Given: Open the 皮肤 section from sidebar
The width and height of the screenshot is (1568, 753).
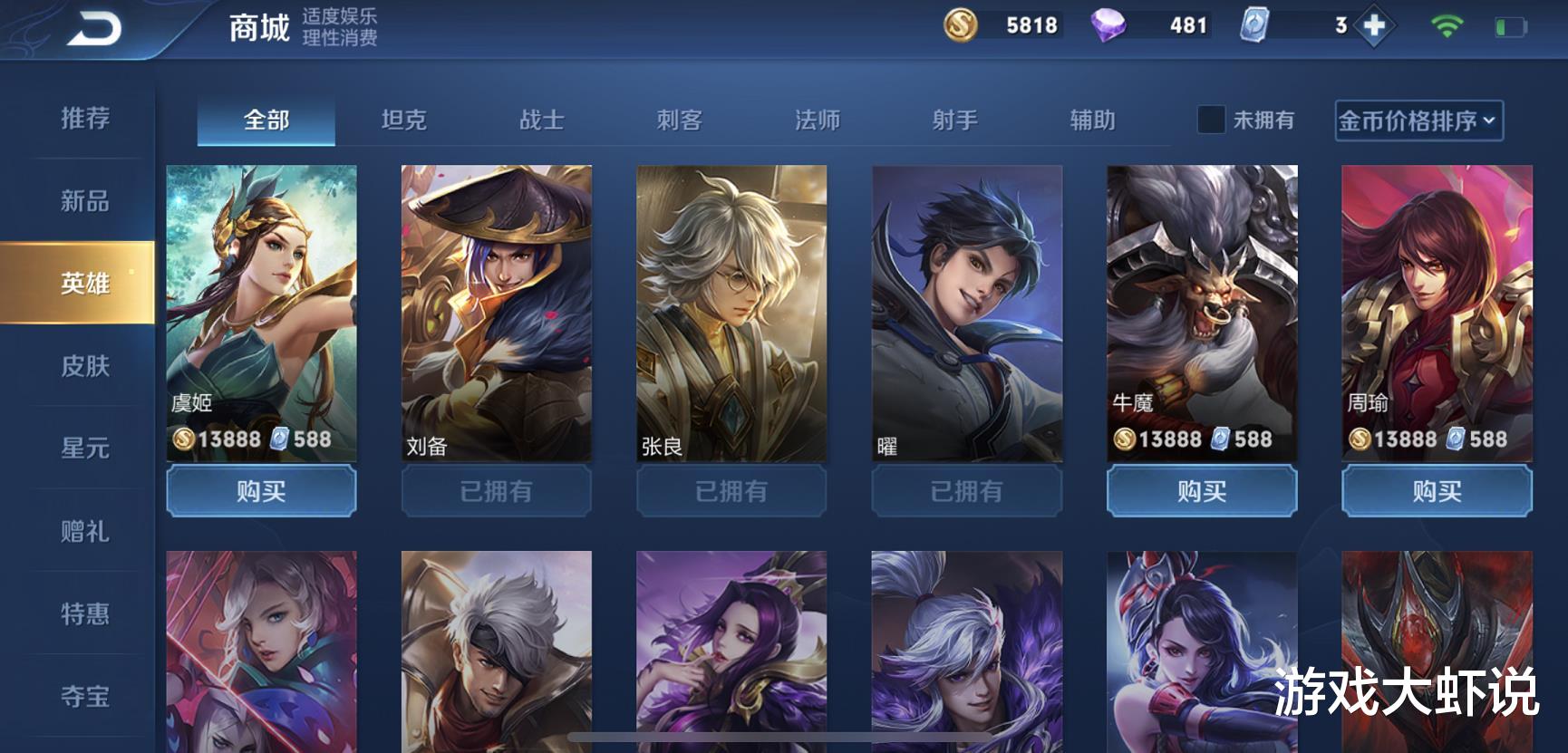Looking at the screenshot, I should (86, 367).
